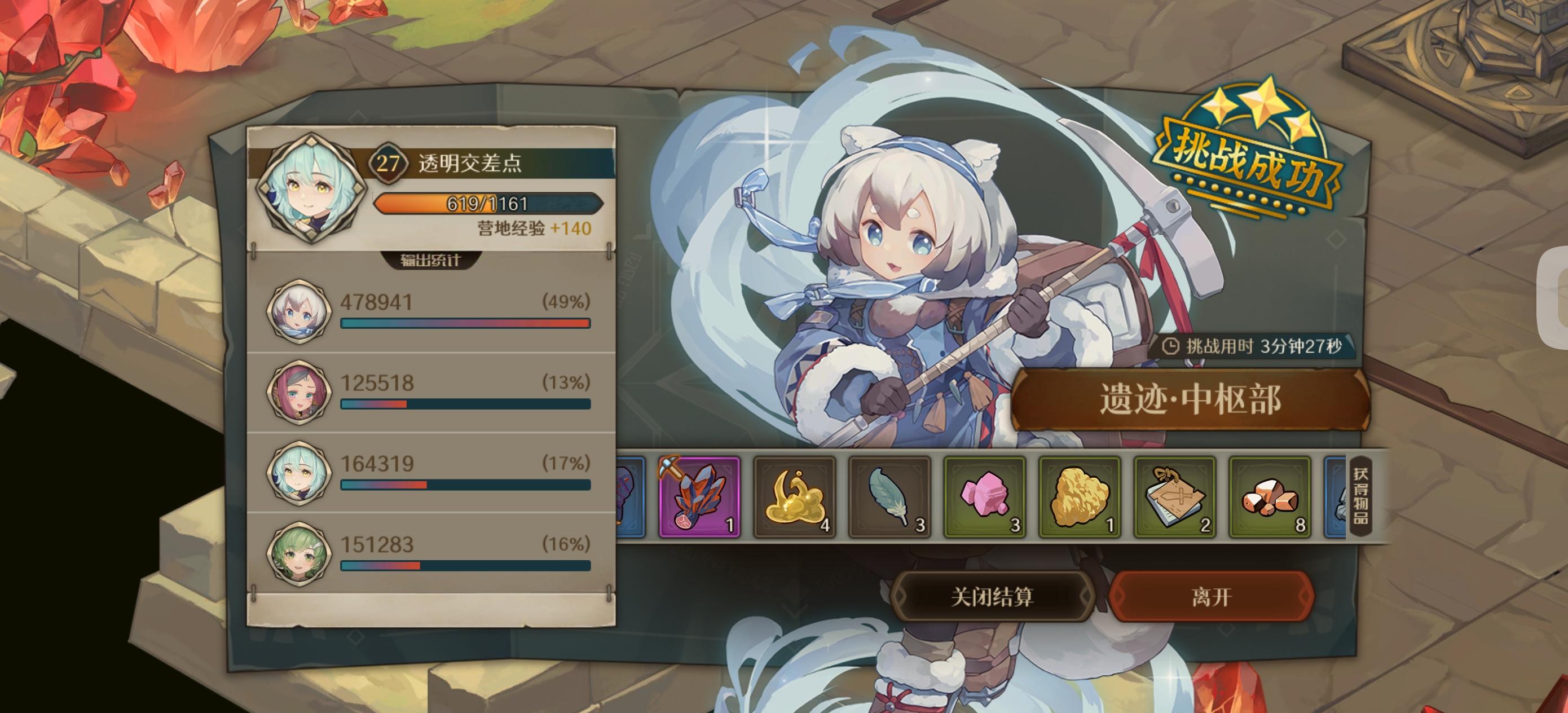
Task: Inspect the white feather reward item
Action: point(889,498)
